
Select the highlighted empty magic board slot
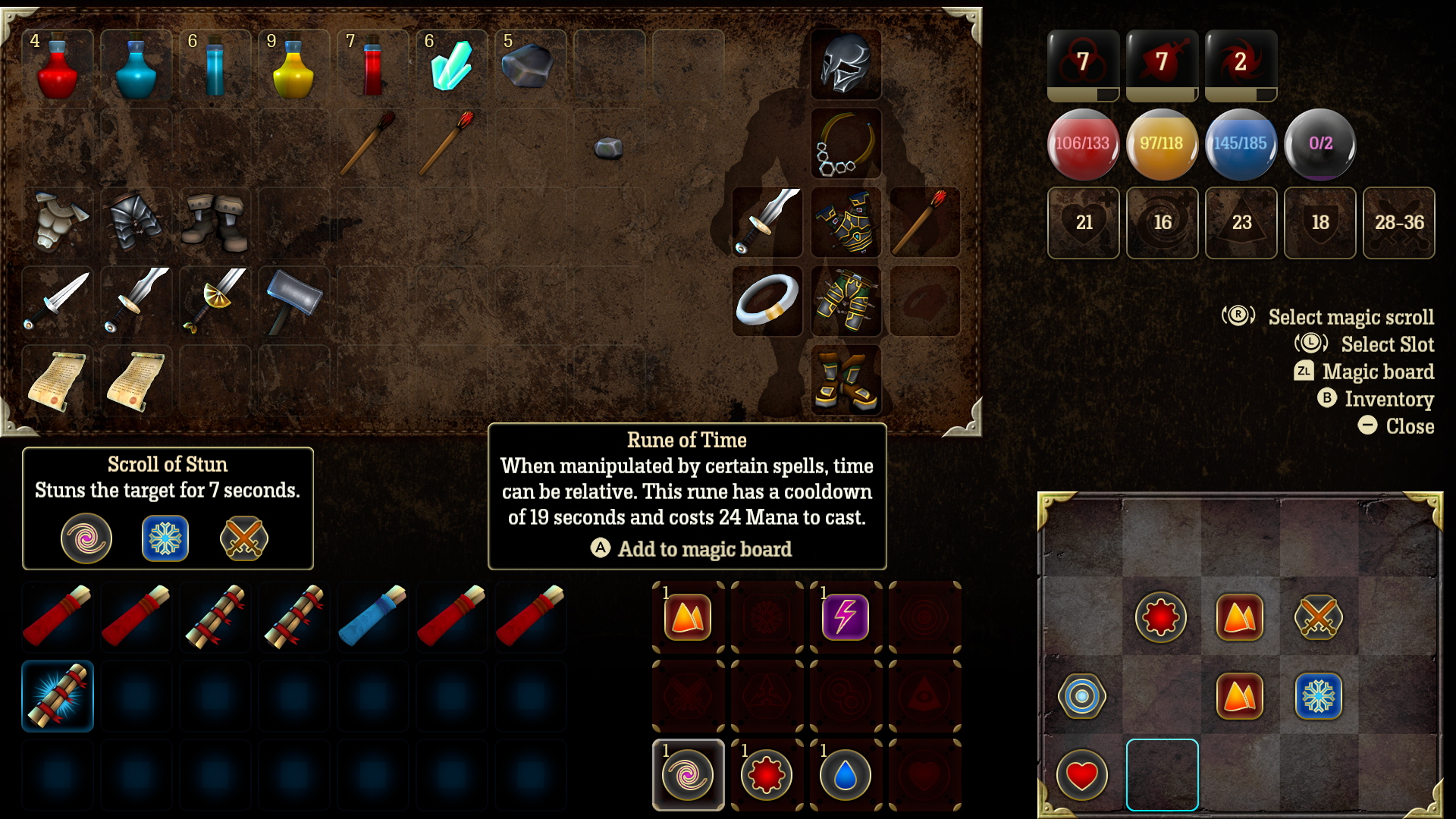1162,774
